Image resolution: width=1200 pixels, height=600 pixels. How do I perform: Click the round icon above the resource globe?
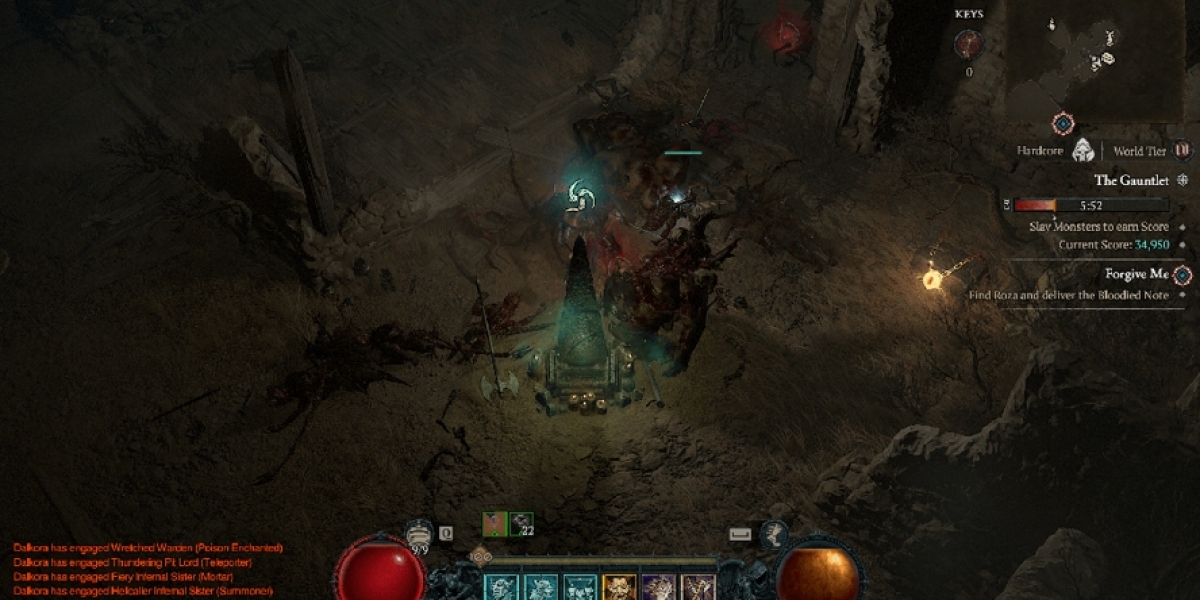point(773,534)
